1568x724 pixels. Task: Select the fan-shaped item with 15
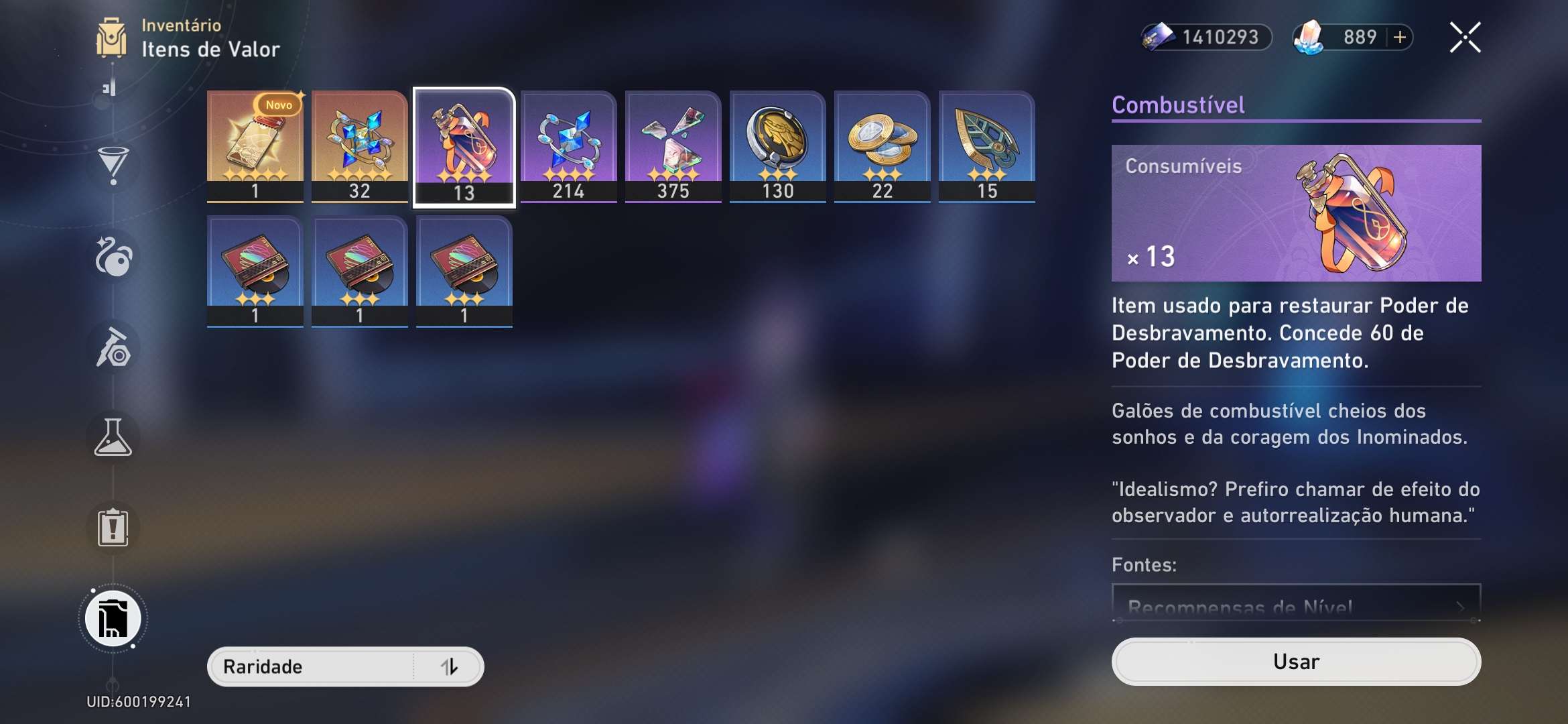click(x=986, y=145)
